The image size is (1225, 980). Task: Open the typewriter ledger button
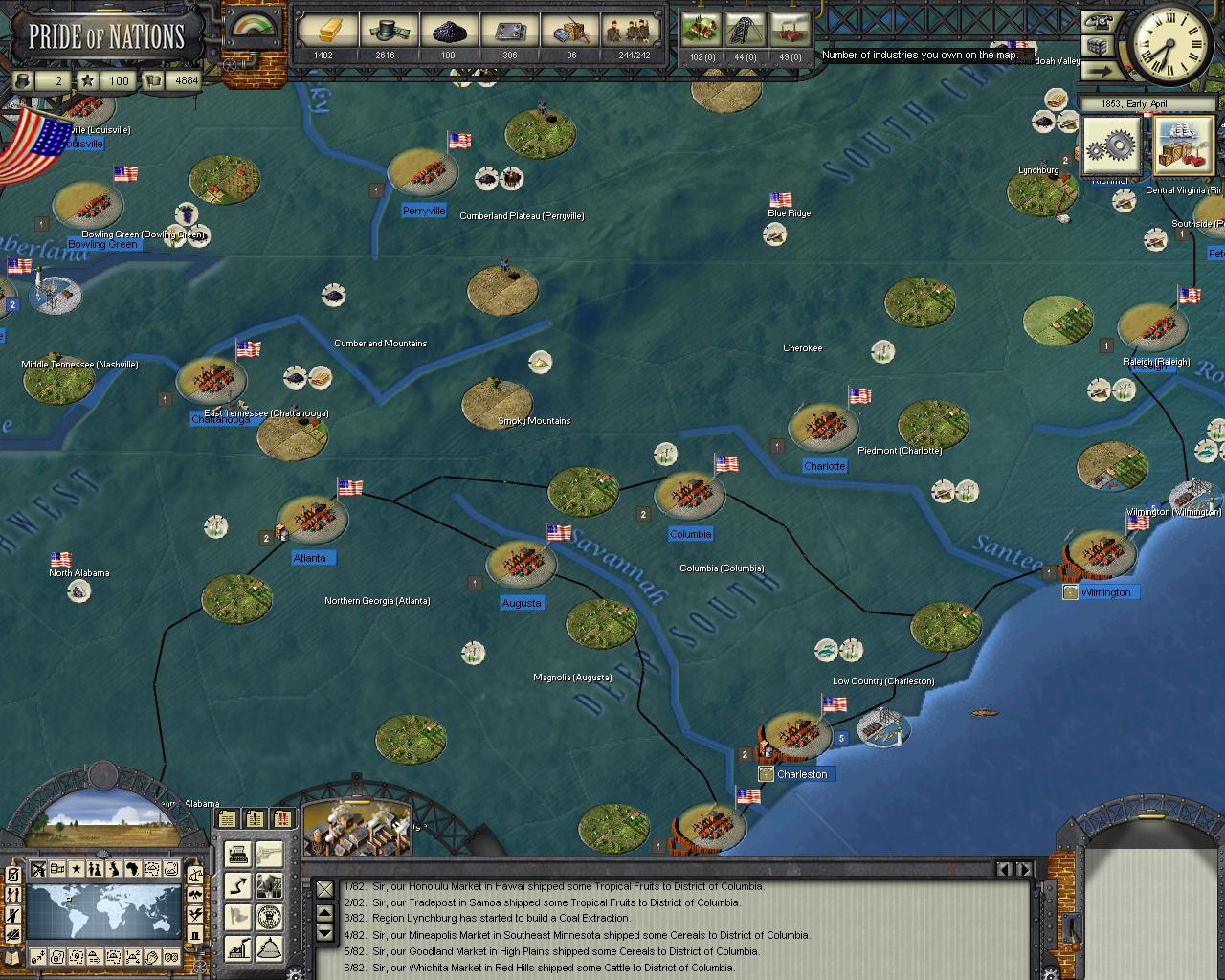pyautogui.click(x=238, y=855)
